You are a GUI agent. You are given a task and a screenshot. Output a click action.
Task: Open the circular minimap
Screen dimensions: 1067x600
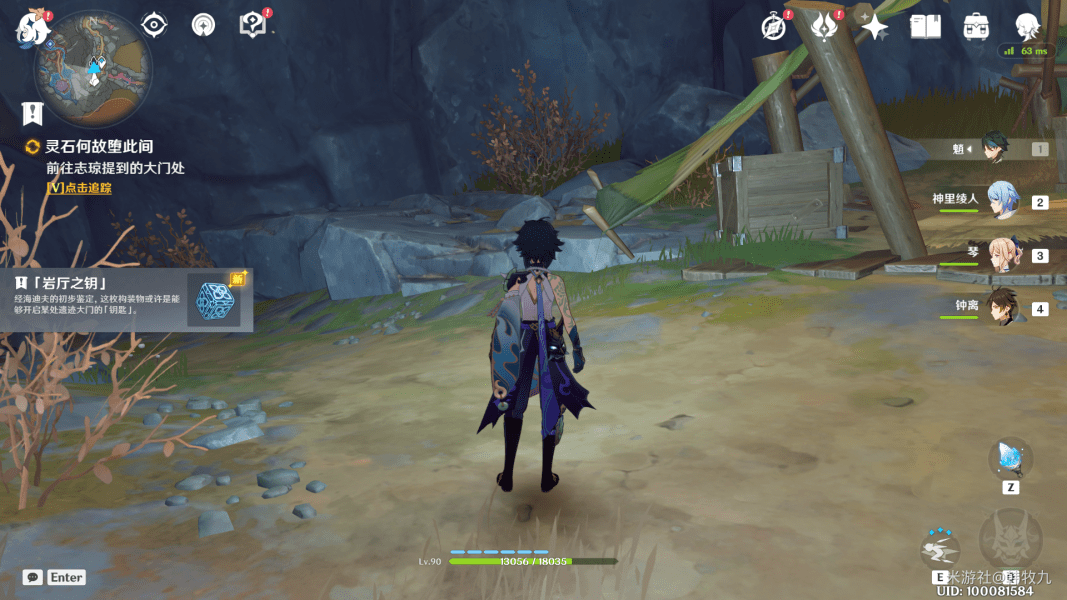point(93,67)
